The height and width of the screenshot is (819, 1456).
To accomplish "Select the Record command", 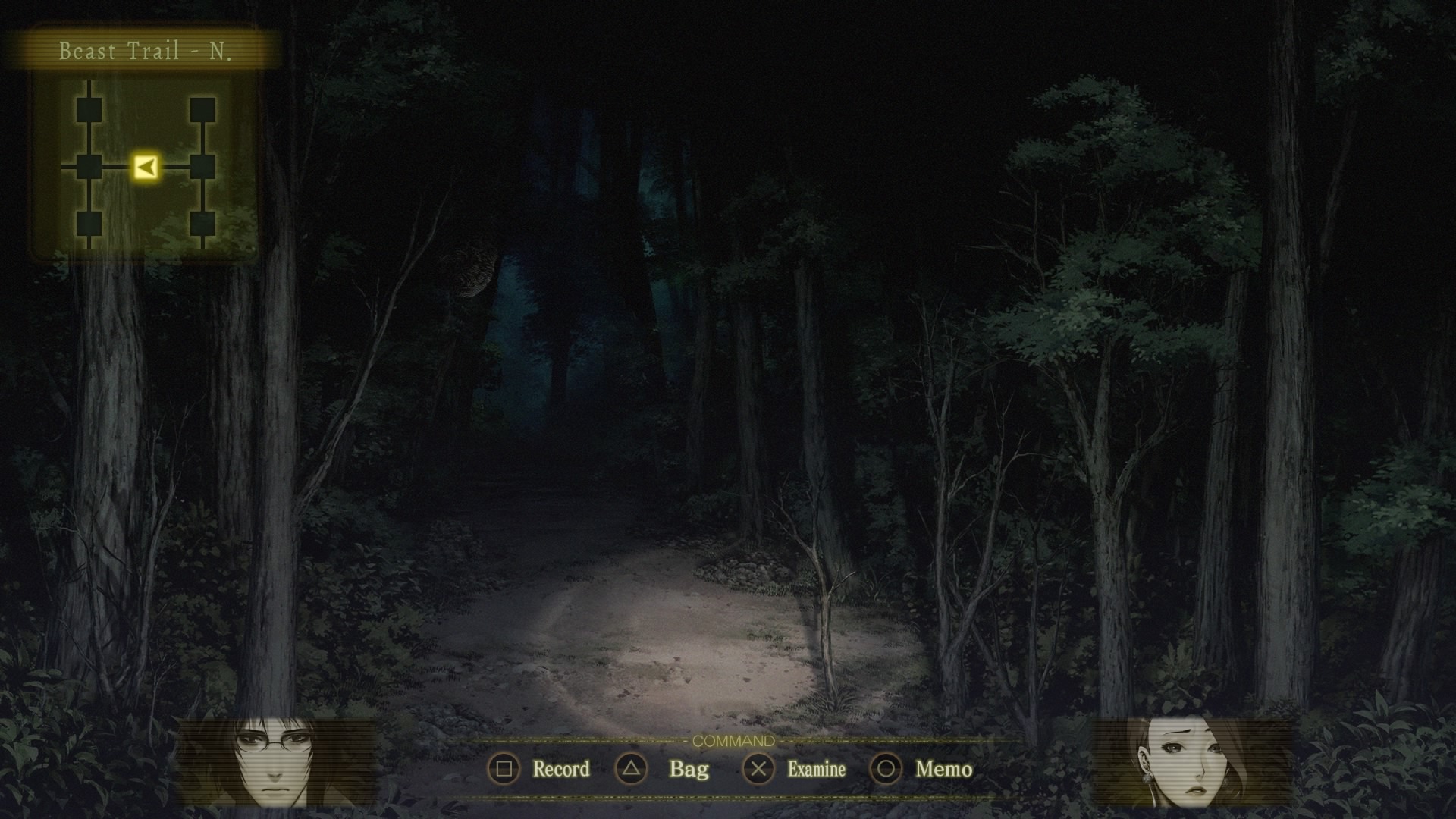I will (x=539, y=769).
